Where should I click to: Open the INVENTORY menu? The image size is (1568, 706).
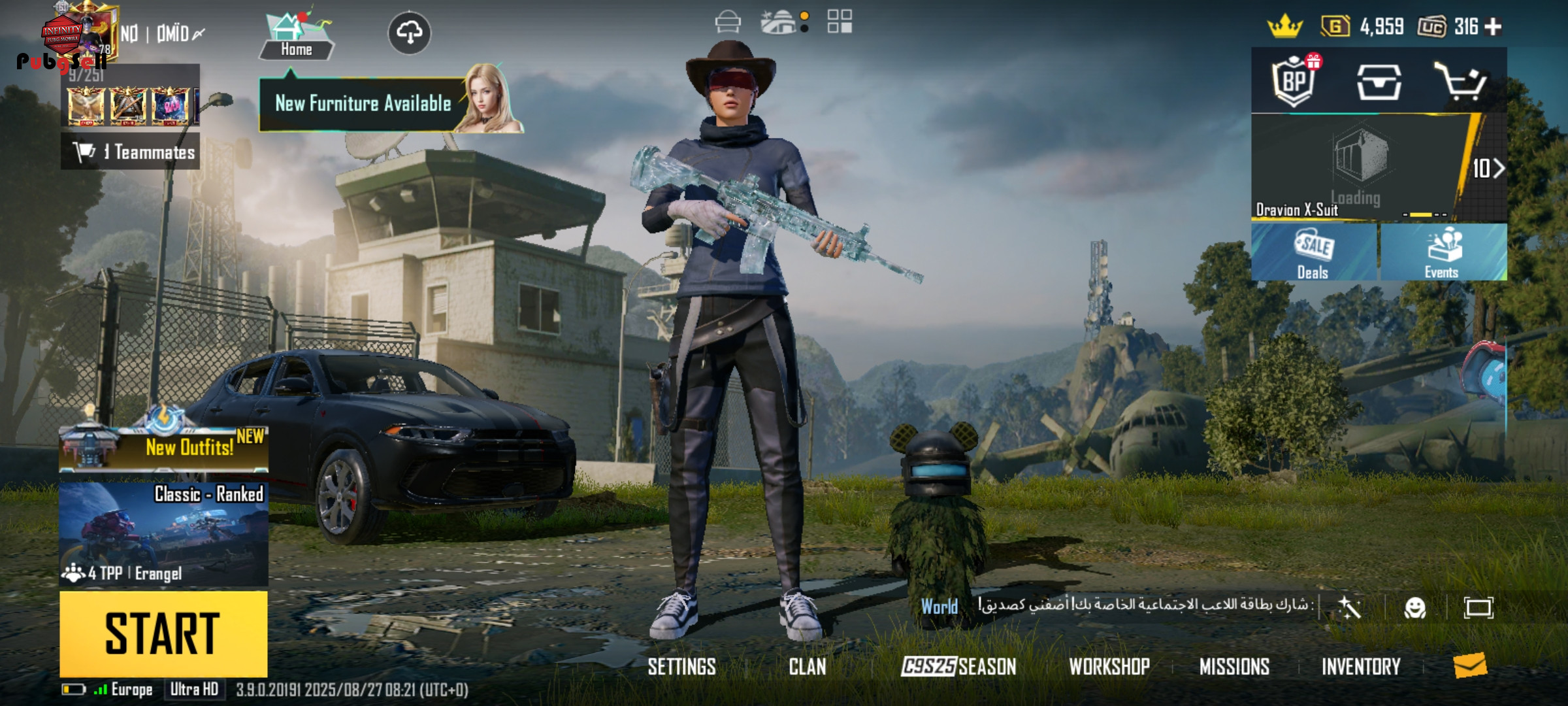pyautogui.click(x=1361, y=667)
